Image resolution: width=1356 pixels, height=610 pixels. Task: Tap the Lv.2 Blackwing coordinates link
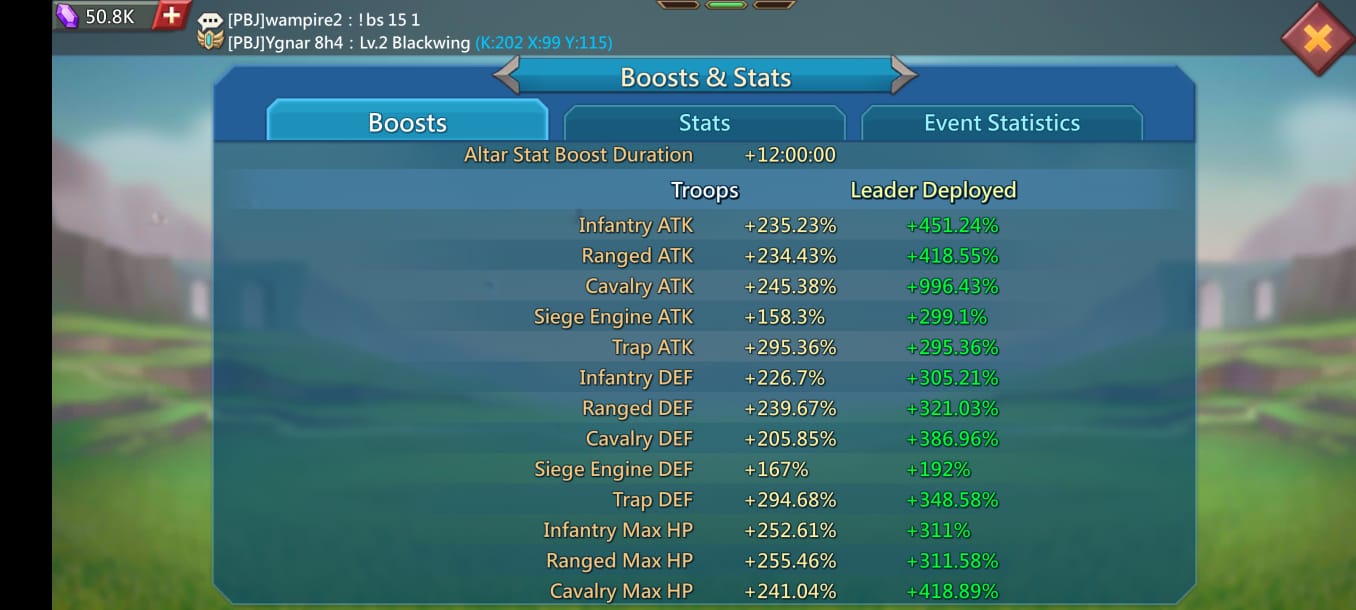coord(544,43)
